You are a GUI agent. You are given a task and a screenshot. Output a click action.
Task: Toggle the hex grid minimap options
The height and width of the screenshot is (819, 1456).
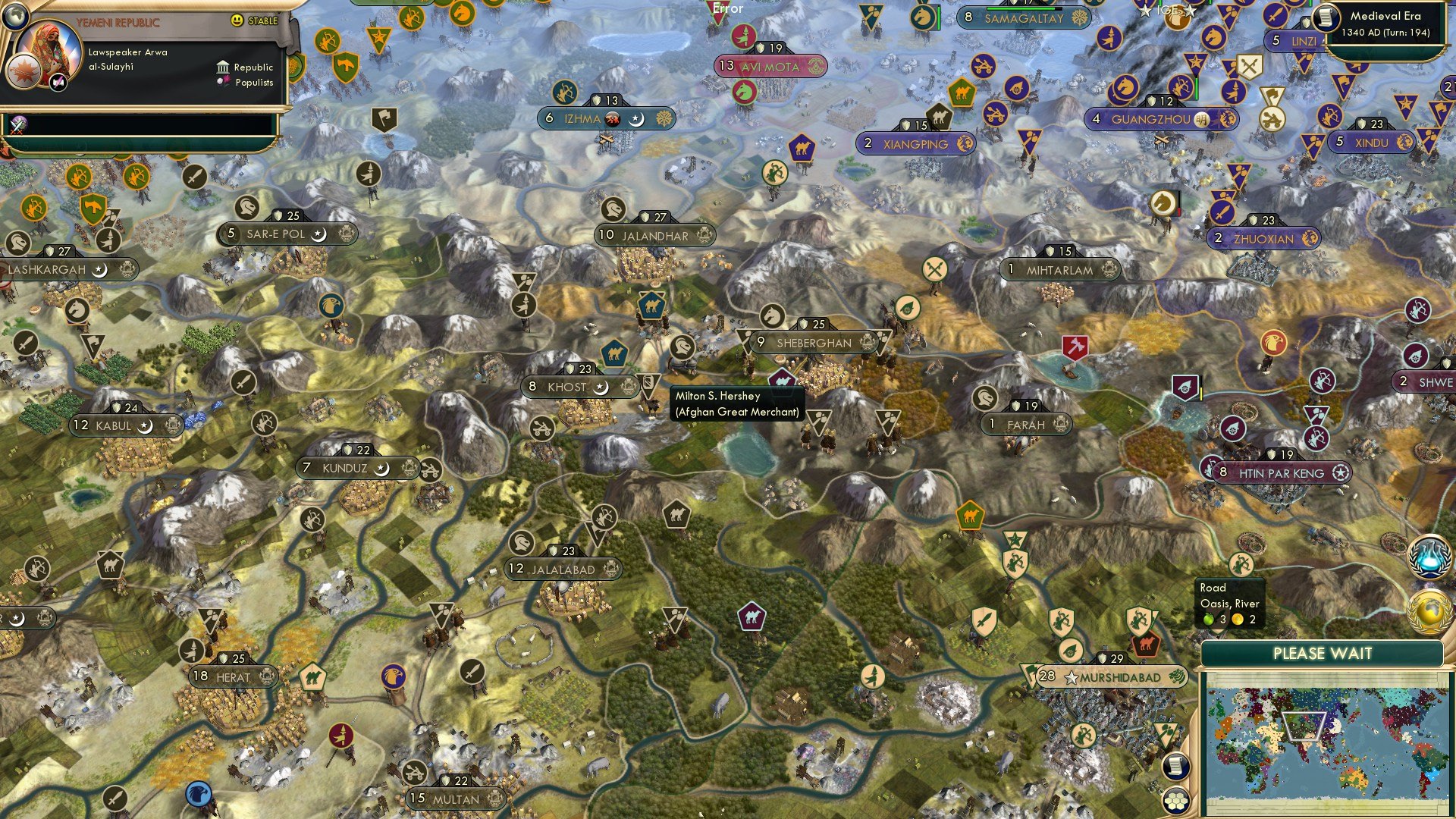tap(1175, 801)
